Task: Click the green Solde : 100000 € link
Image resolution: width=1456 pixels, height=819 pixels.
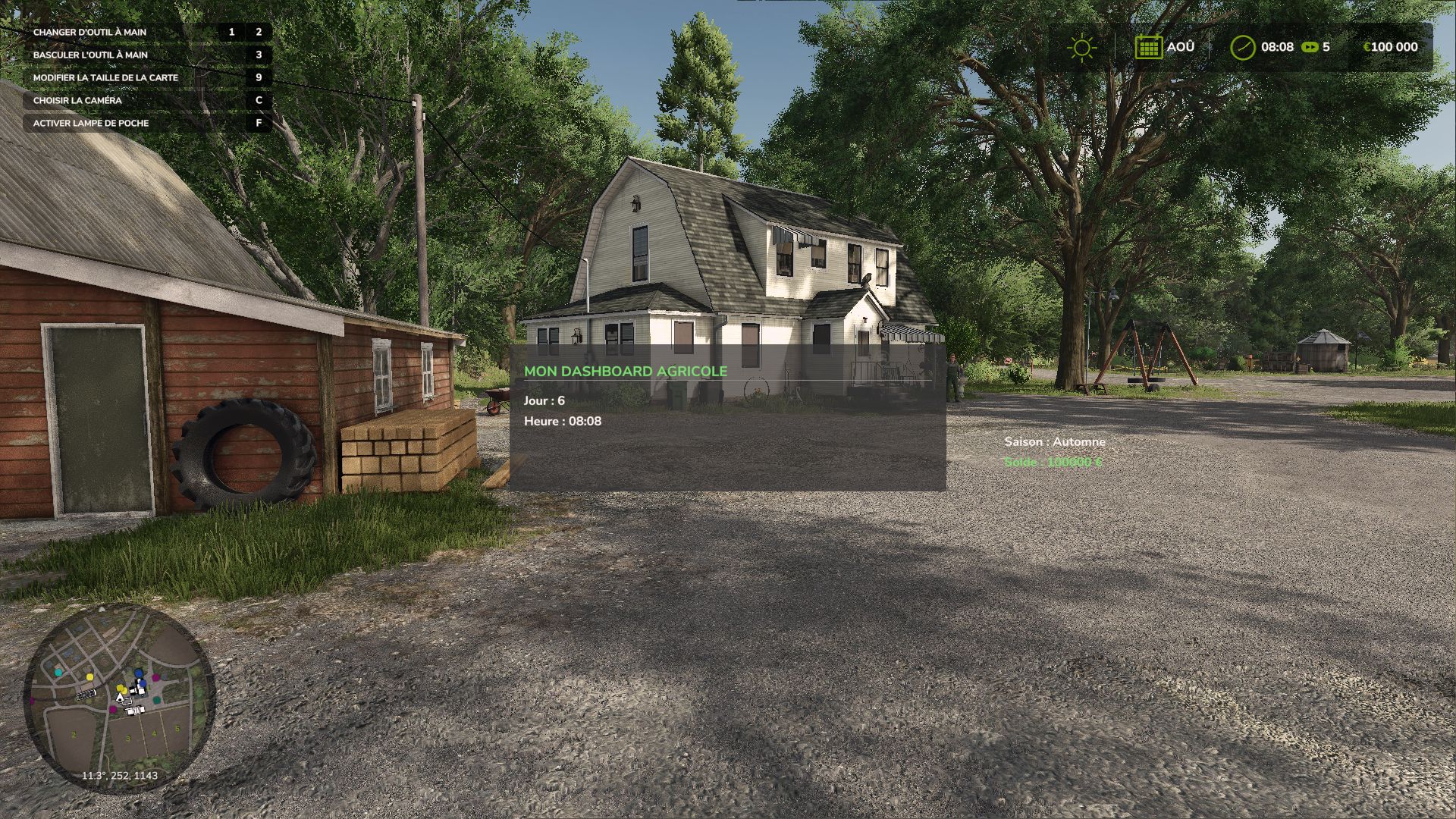Action: (x=1051, y=460)
